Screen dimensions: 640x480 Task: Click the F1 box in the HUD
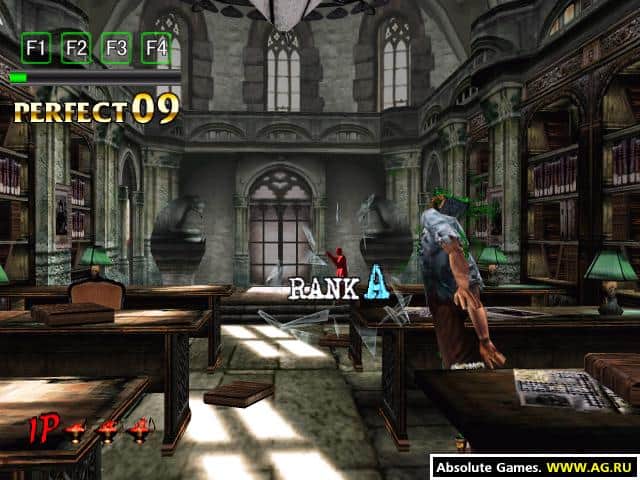[x=37, y=48]
